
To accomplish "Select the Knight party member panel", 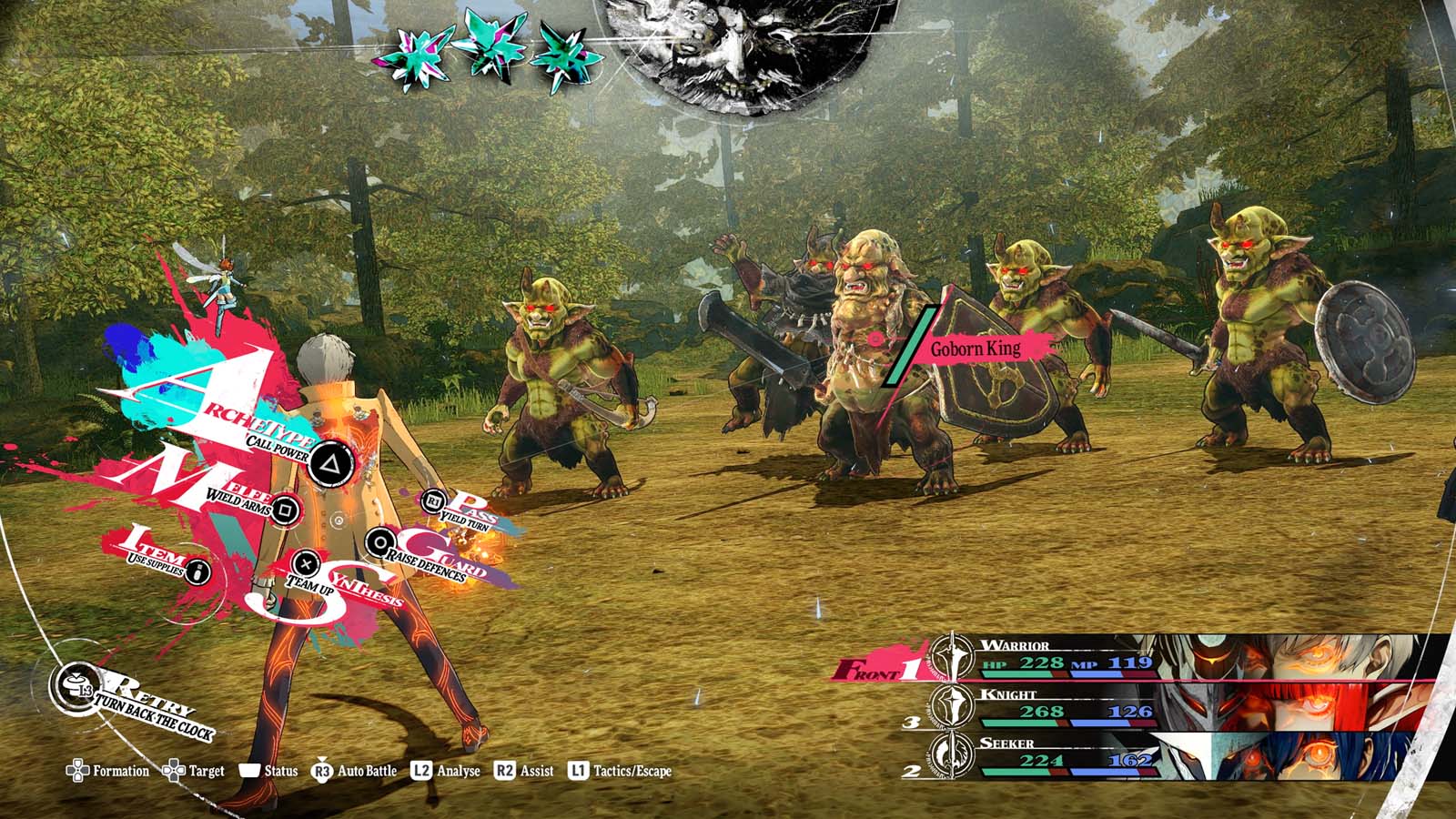I will coord(1137,706).
